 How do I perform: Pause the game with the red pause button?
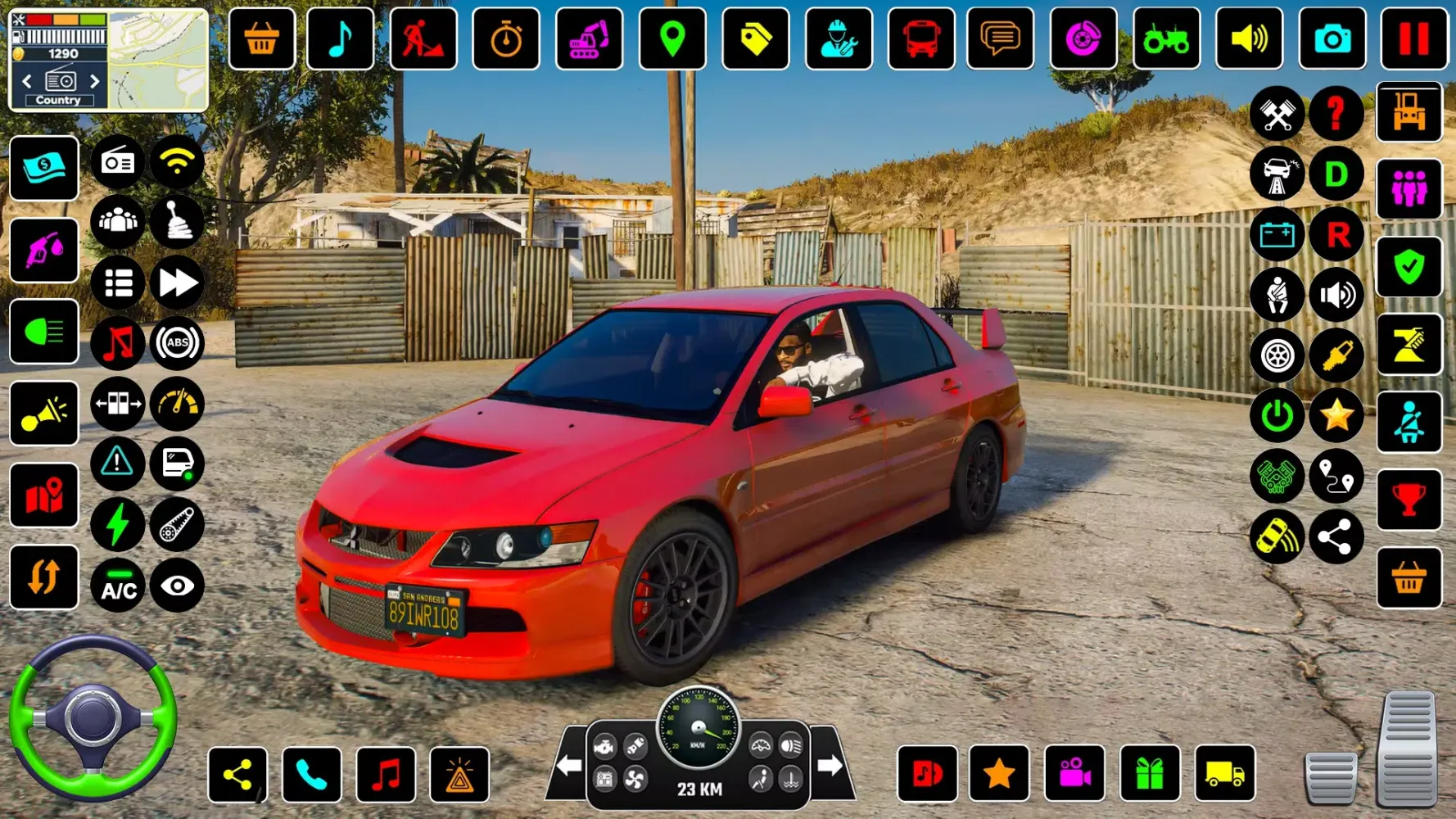point(1413,38)
